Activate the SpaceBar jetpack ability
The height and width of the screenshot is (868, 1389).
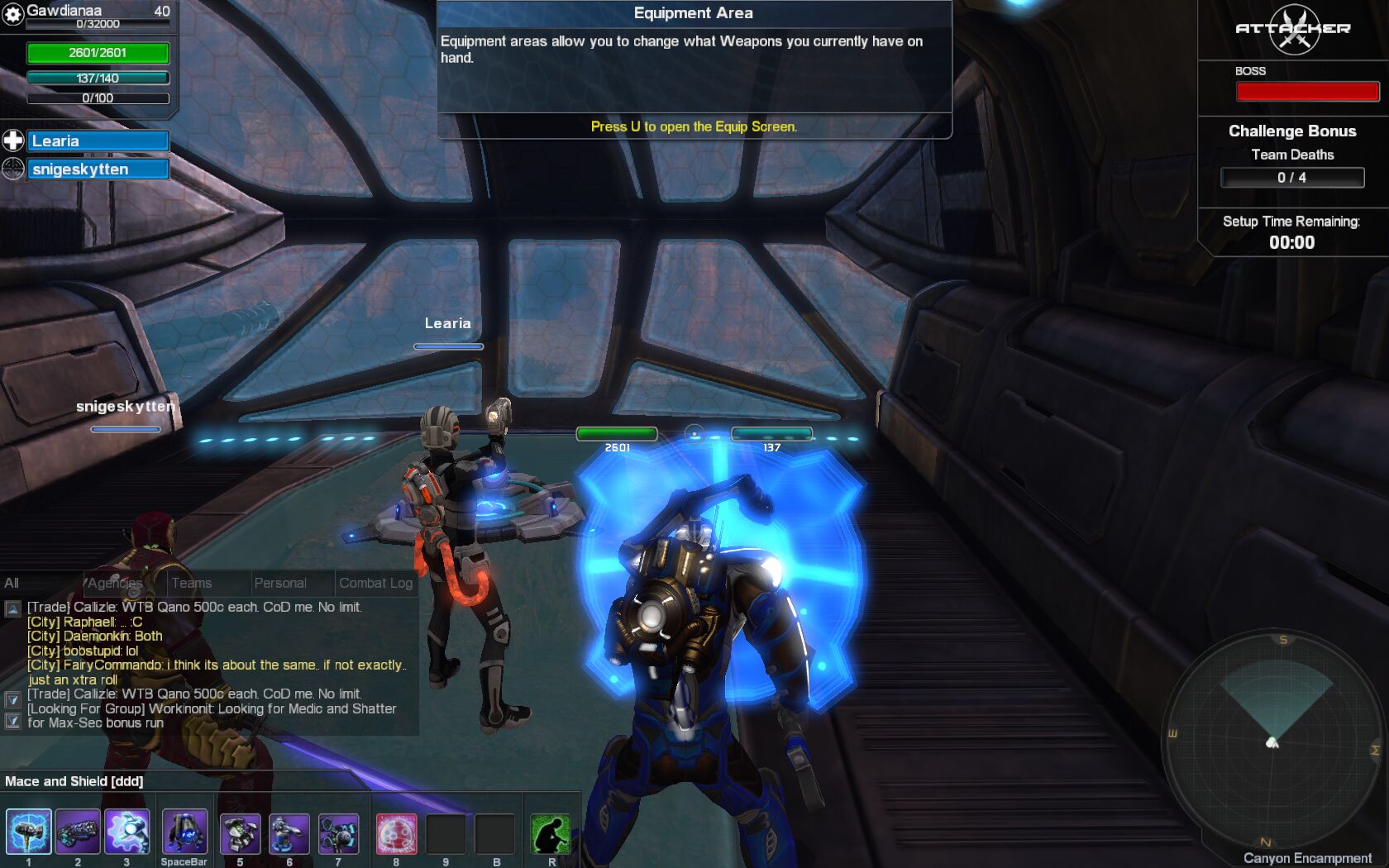pyautogui.click(x=184, y=832)
